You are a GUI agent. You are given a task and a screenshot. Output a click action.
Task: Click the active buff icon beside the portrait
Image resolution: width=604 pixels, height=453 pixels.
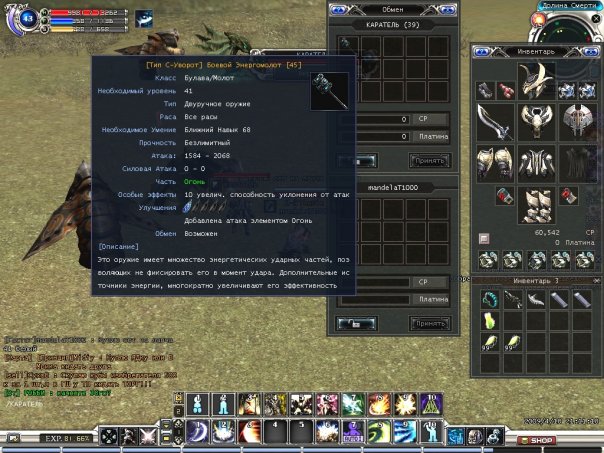click(x=144, y=18)
